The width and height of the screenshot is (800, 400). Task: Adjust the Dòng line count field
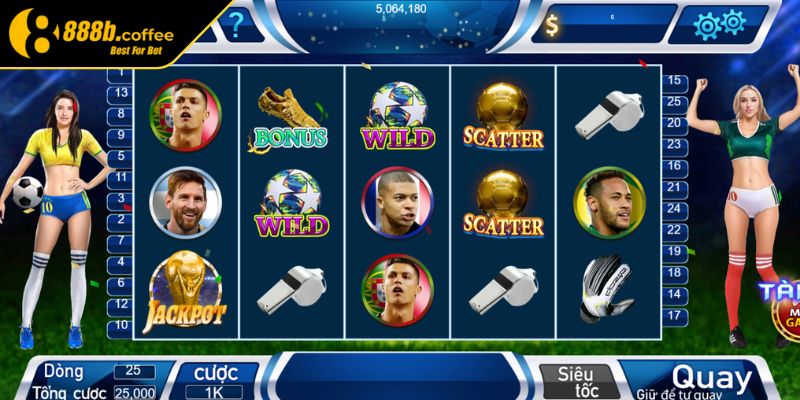133,371
